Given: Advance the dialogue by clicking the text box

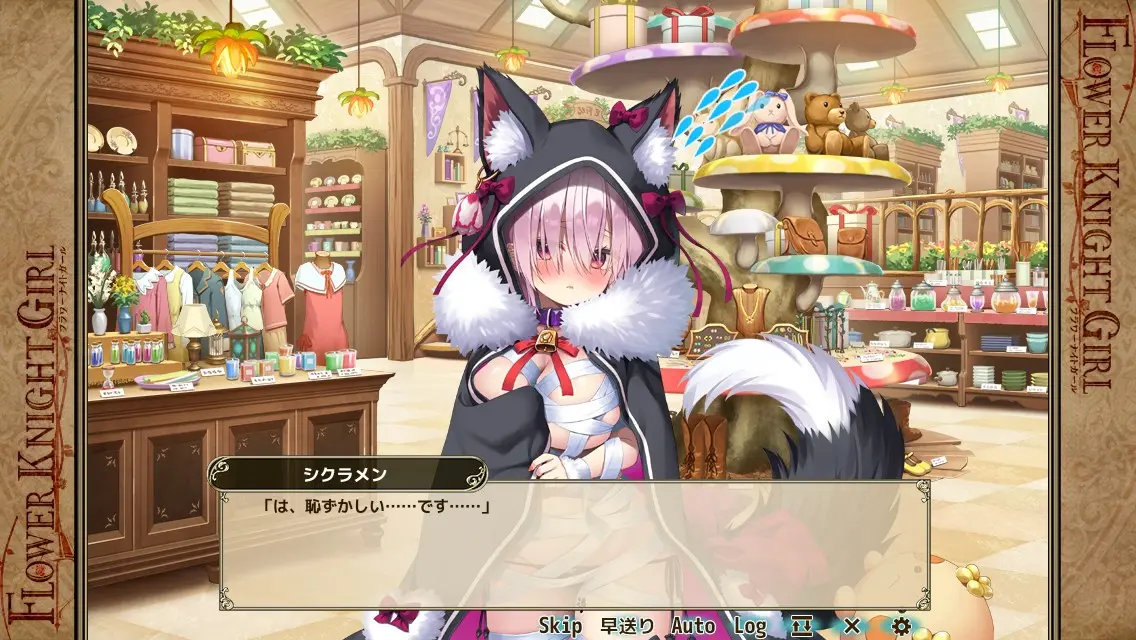Looking at the screenshot, I should tap(575, 550).
